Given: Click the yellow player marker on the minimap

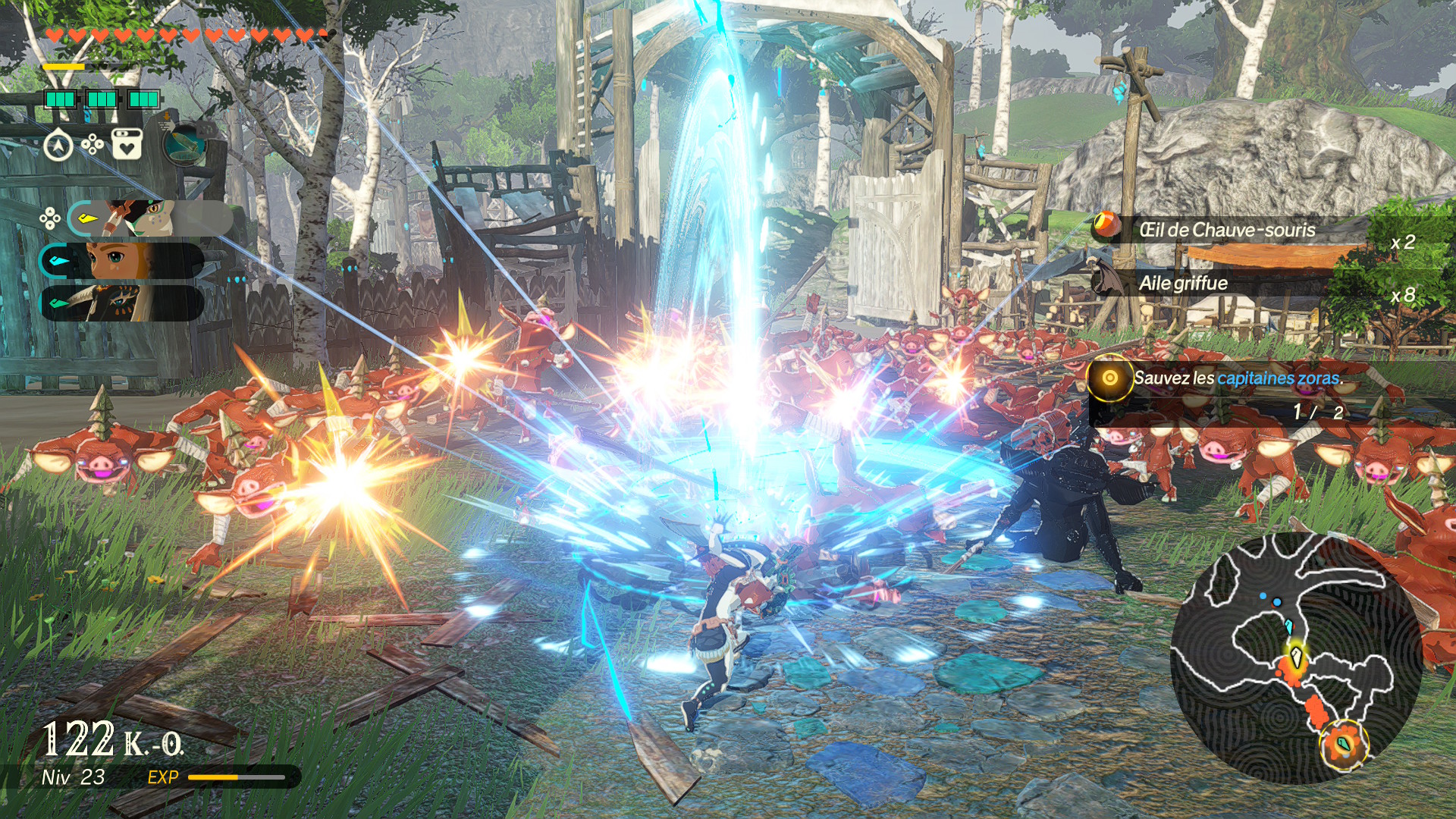Looking at the screenshot, I should coord(1296,655).
